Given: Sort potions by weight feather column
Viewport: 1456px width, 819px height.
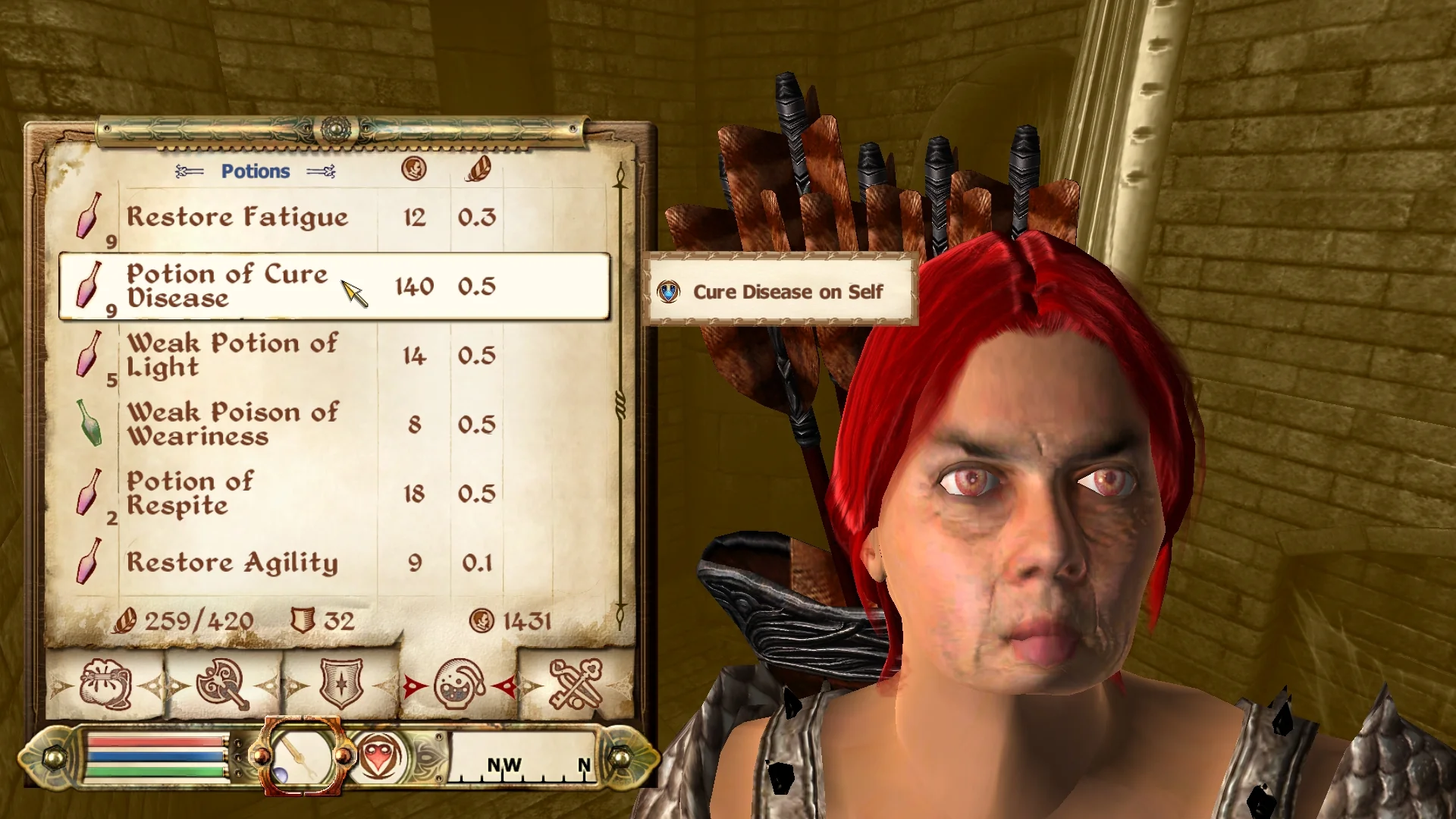Looking at the screenshot, I should point(477,168).
